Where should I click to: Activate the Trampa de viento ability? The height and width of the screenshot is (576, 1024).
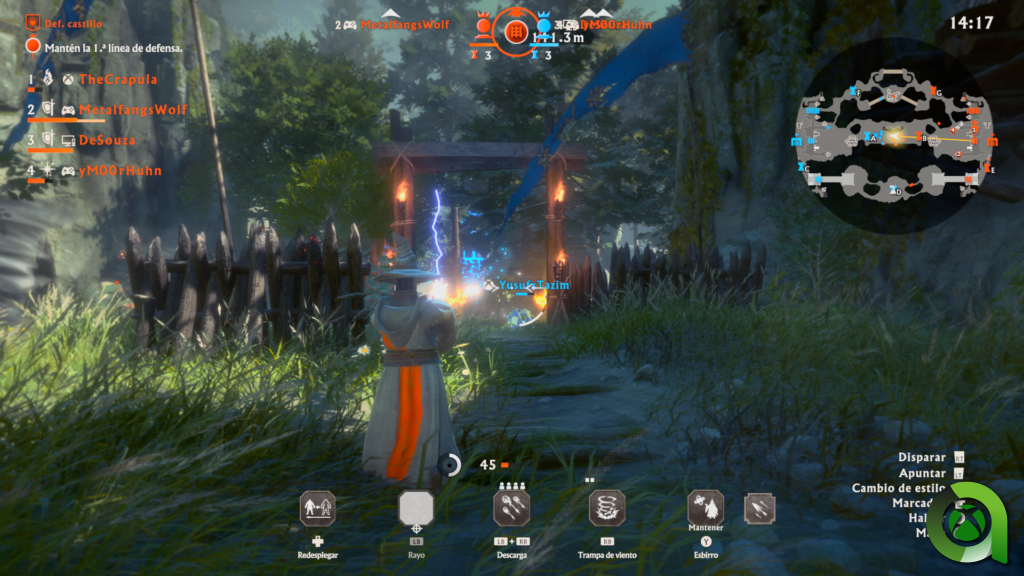pyautogui.click(x=607, y=508)
